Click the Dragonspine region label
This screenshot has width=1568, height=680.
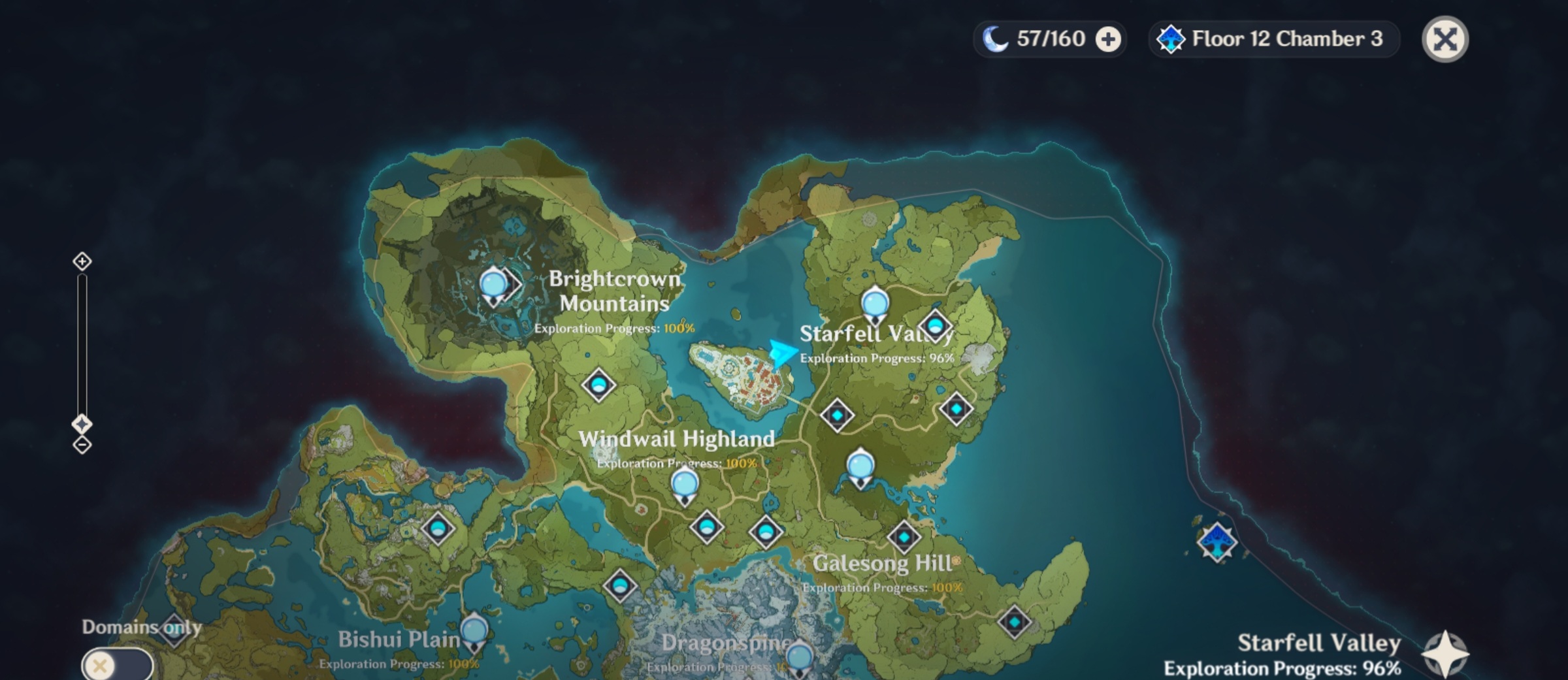[727, 643]
